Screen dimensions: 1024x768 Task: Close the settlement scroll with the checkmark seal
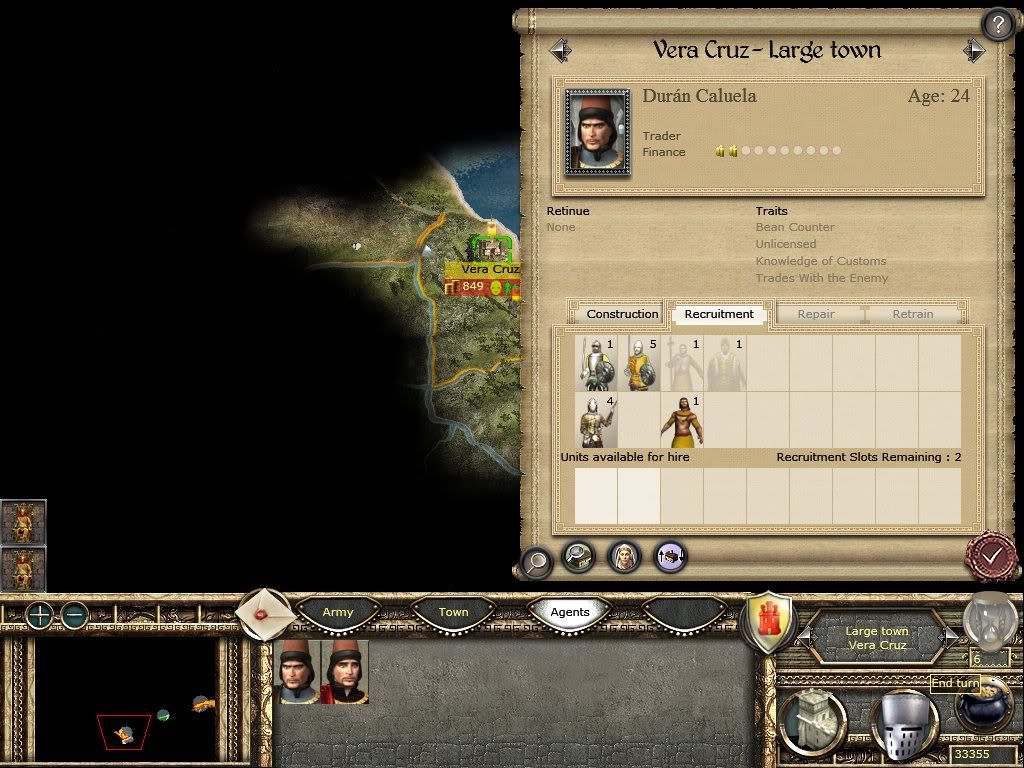point(991,554)
